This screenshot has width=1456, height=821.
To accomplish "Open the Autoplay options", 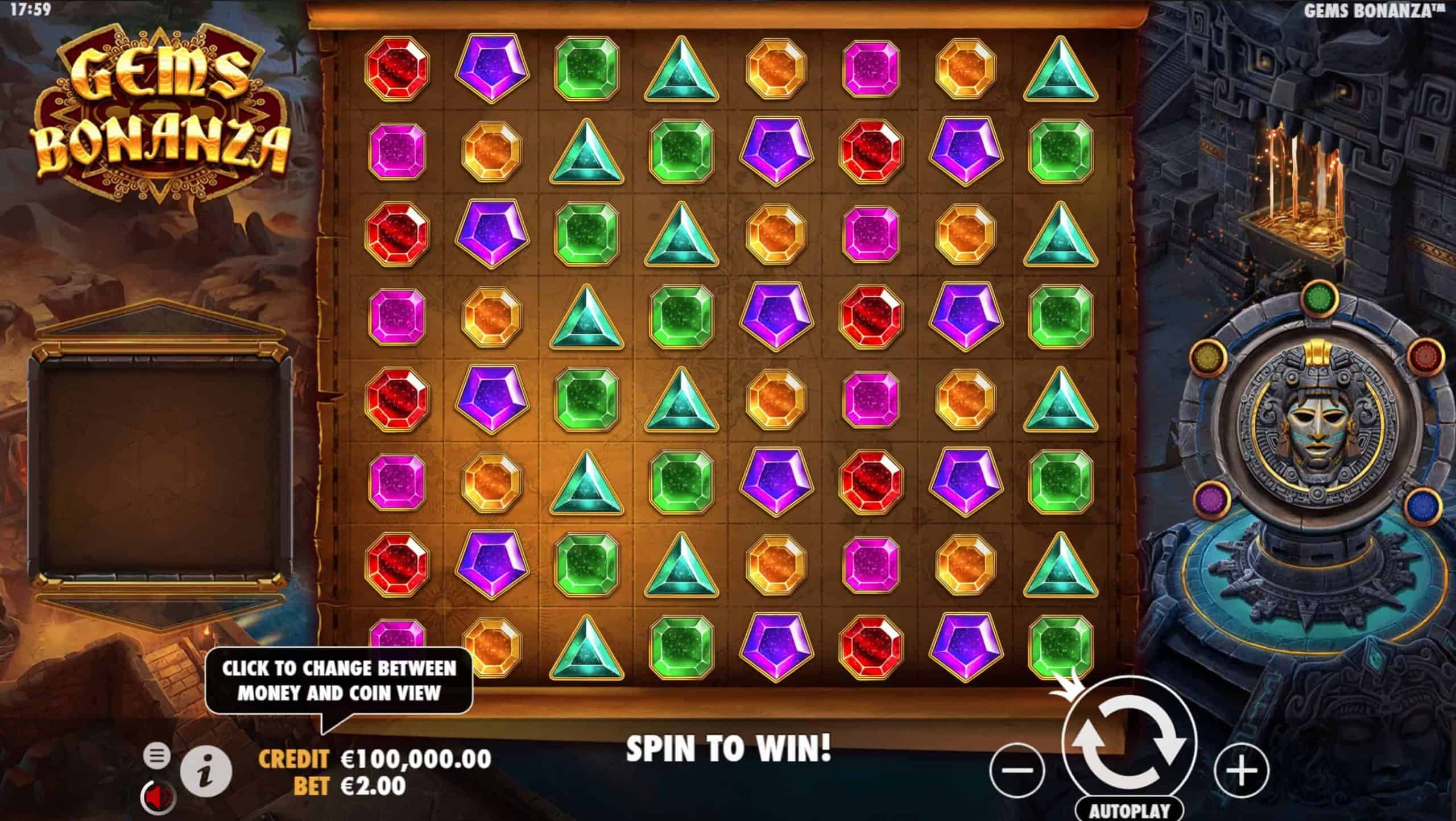I will coord(1129,810).
